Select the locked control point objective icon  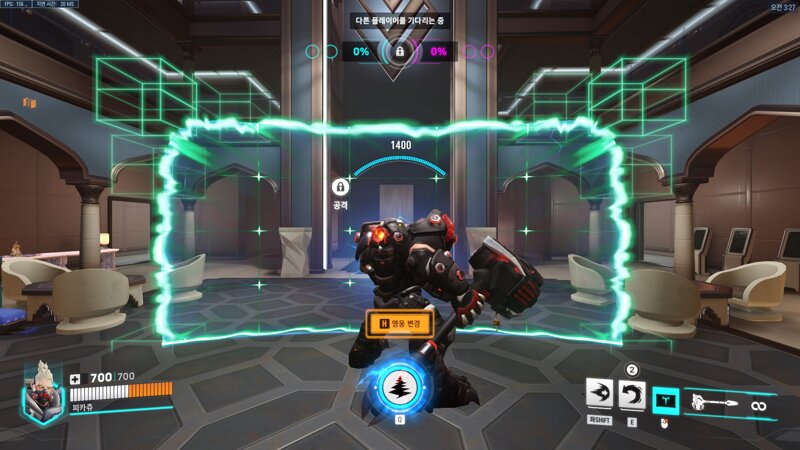click(x=399, y=51)
